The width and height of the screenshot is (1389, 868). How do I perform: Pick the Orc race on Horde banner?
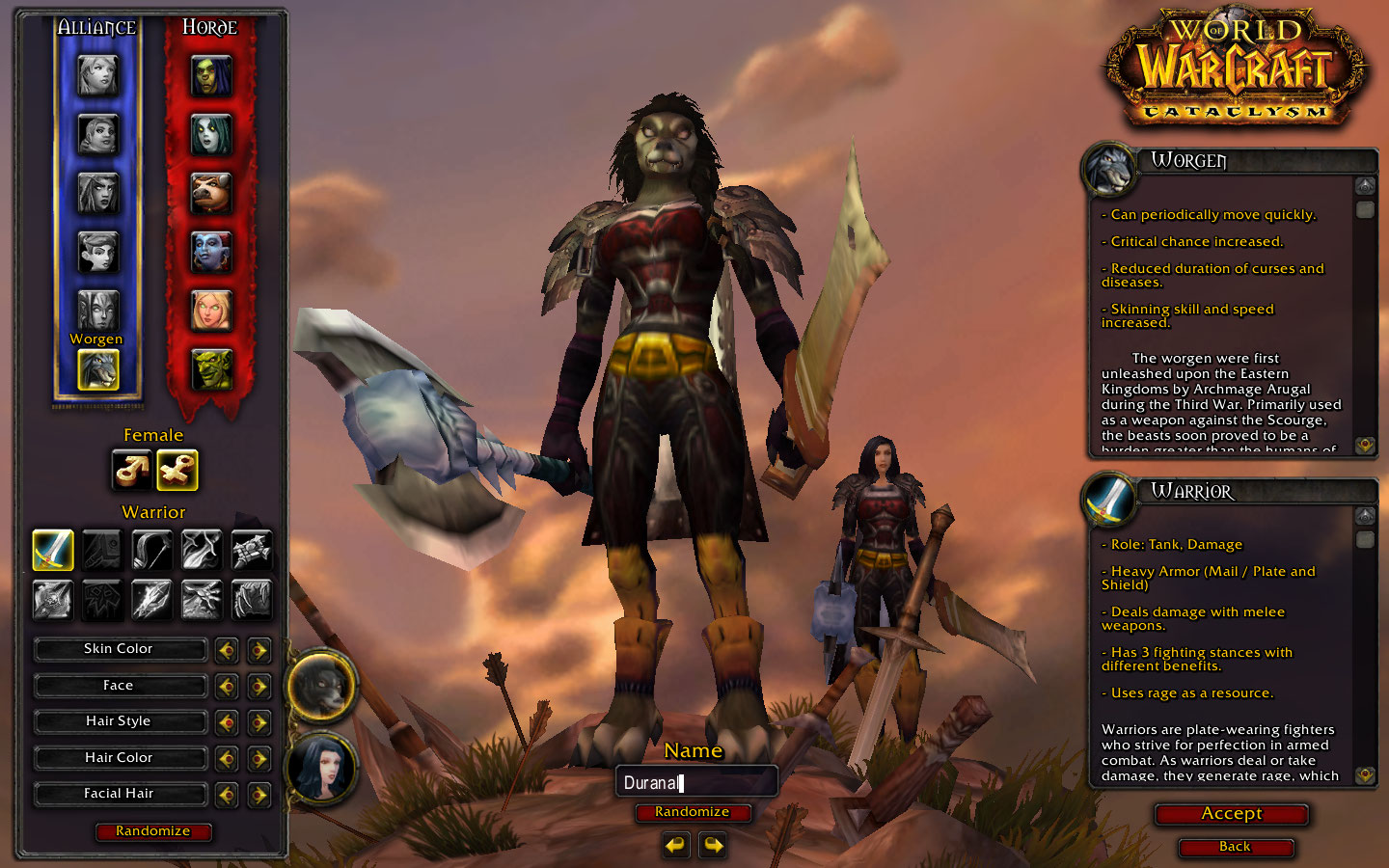(210, 75)
